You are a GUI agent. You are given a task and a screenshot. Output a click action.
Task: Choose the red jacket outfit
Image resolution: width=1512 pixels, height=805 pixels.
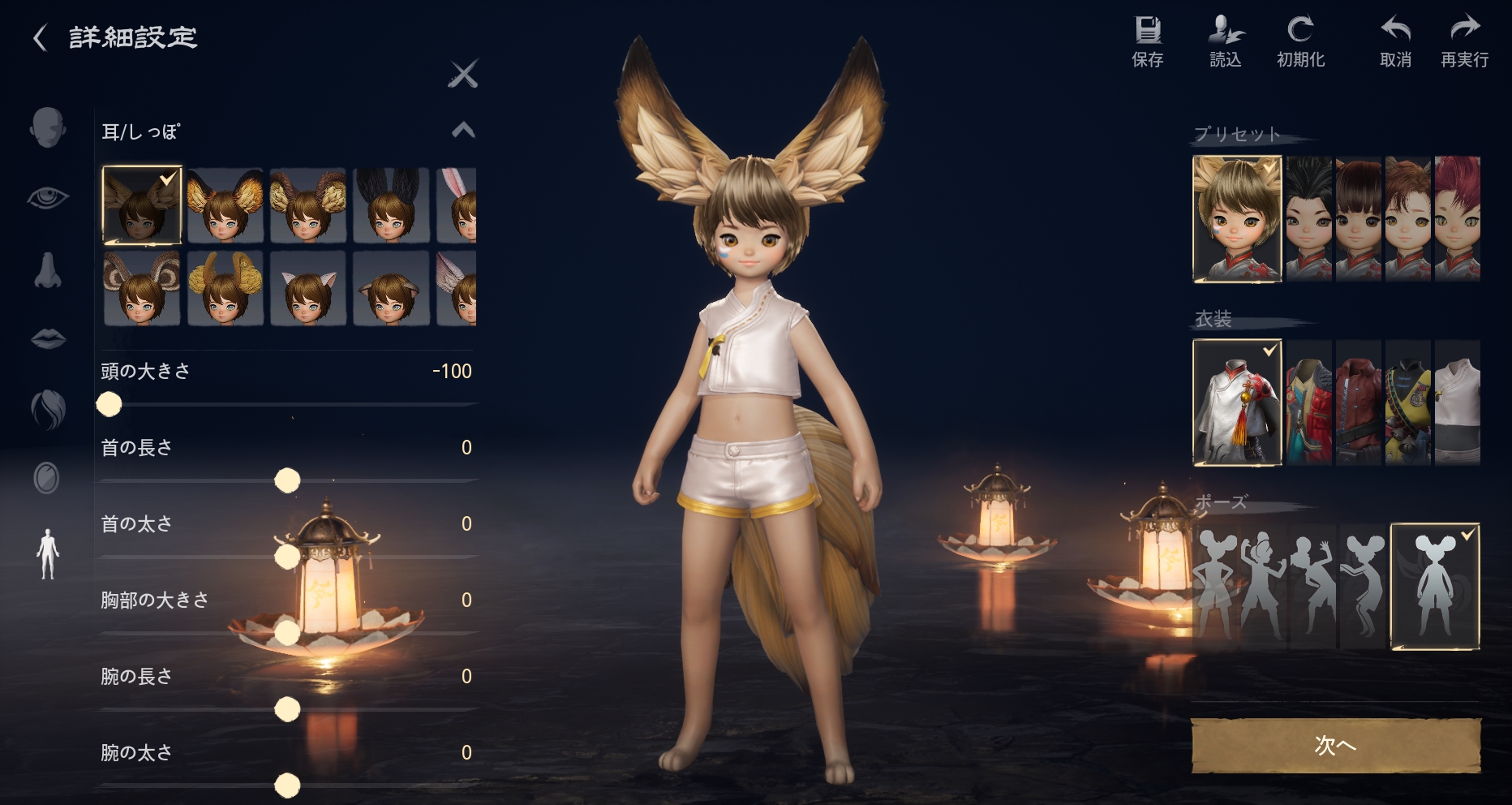coord(1358,402)
